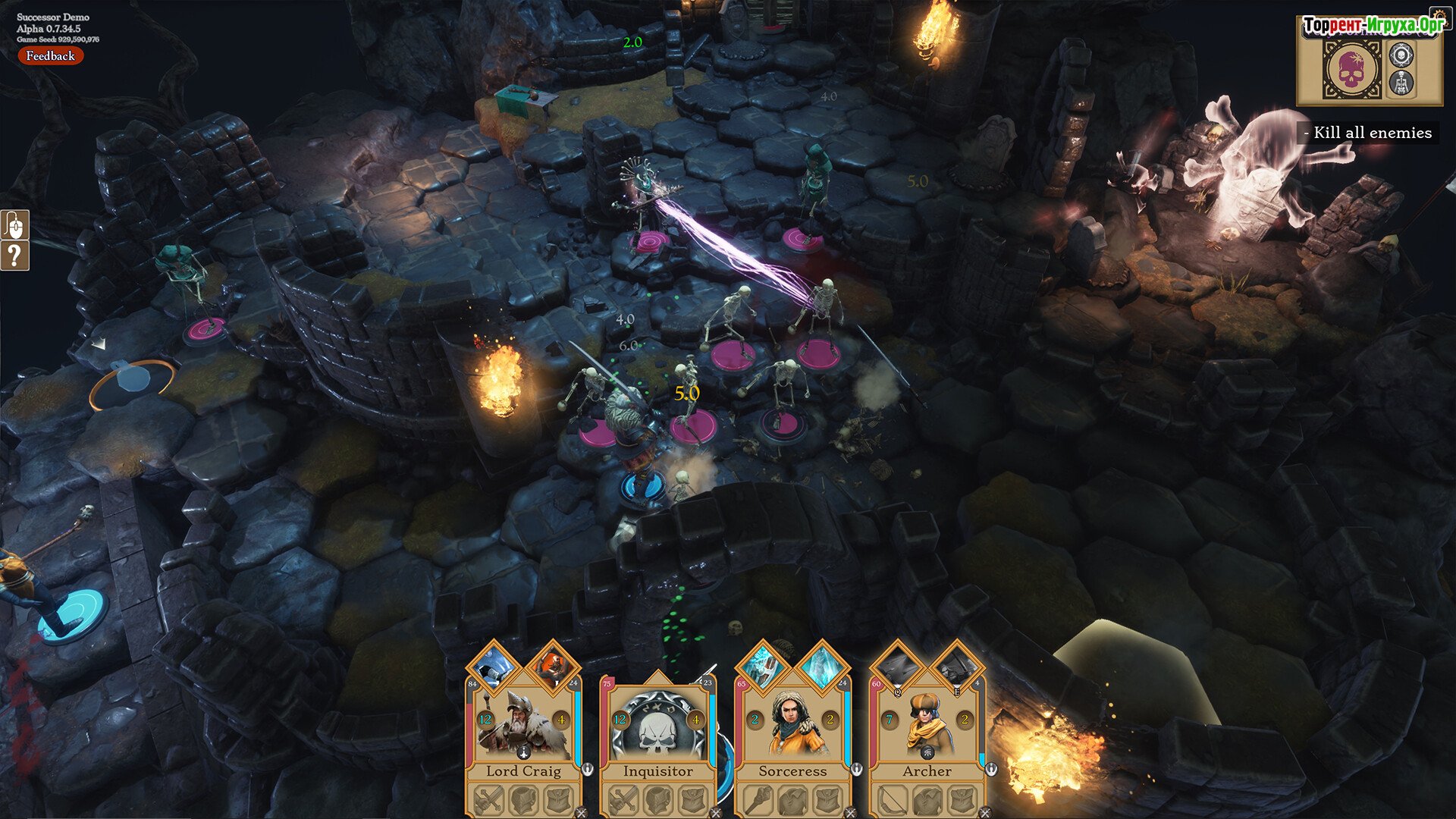Cast the Sorceress's frost axe spell
Viewport: 1456px width, 819px height.
point(764,667)
